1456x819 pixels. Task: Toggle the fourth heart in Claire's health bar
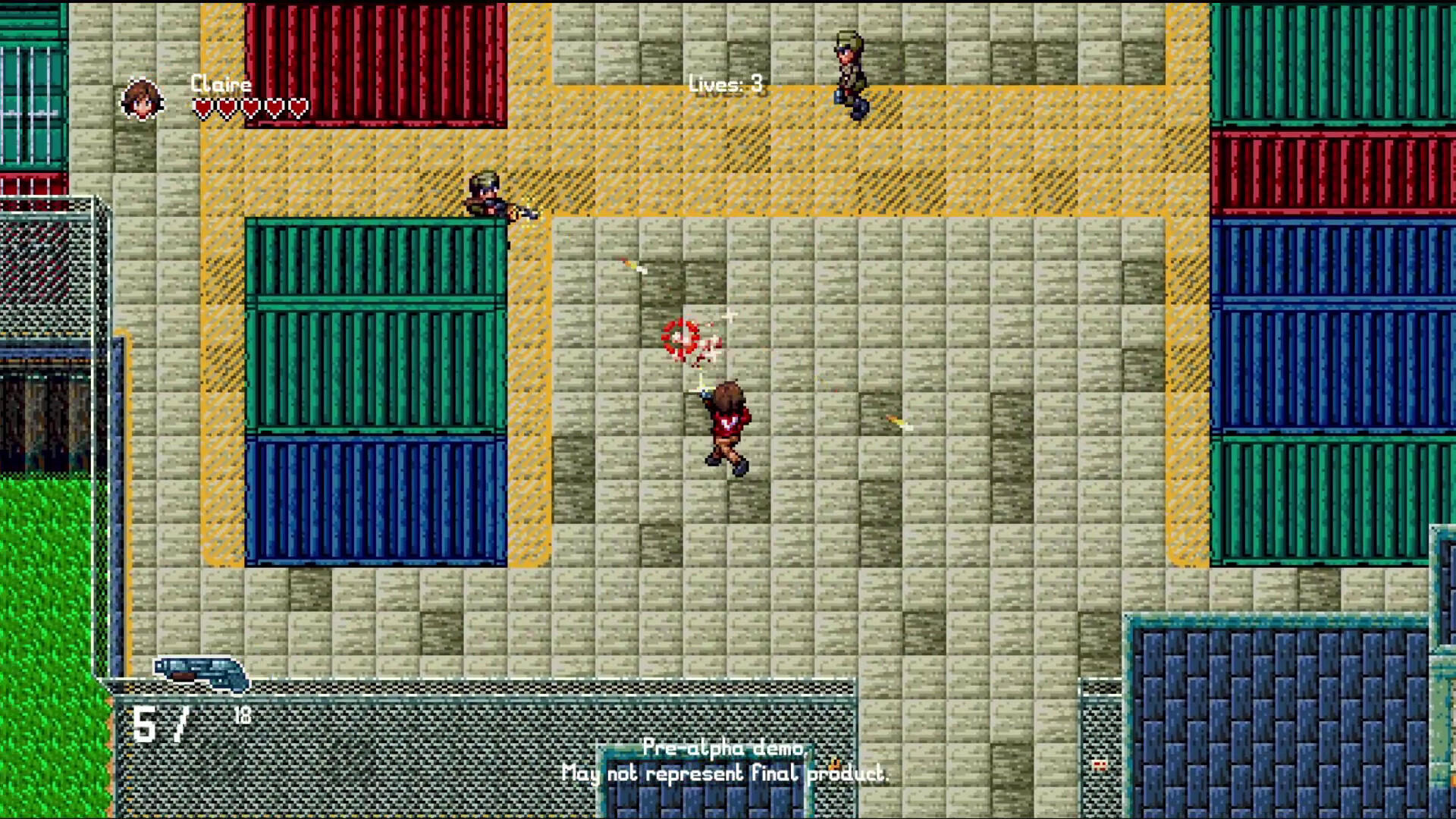click(x=273, y=106)
